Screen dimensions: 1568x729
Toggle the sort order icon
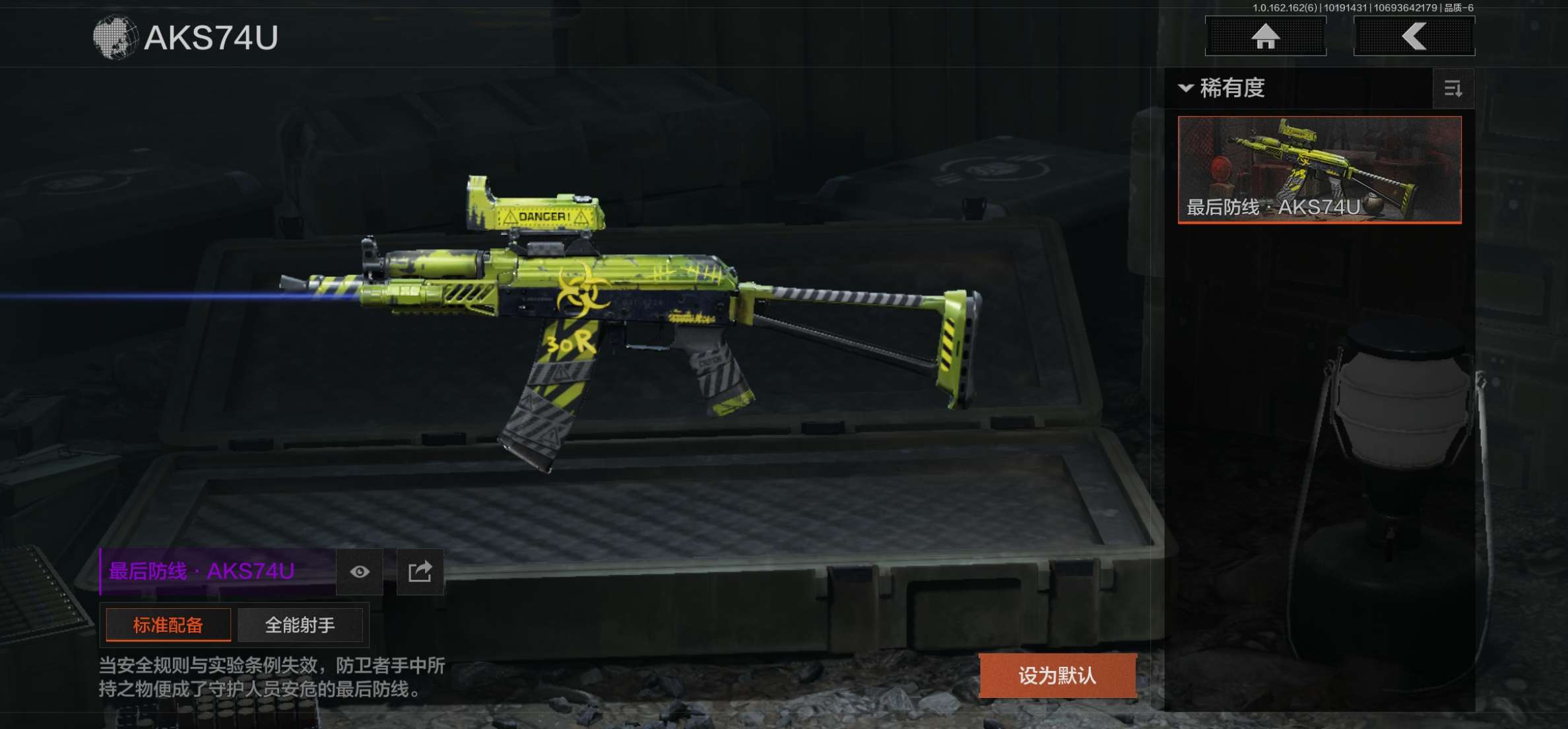coord(1453,88)
